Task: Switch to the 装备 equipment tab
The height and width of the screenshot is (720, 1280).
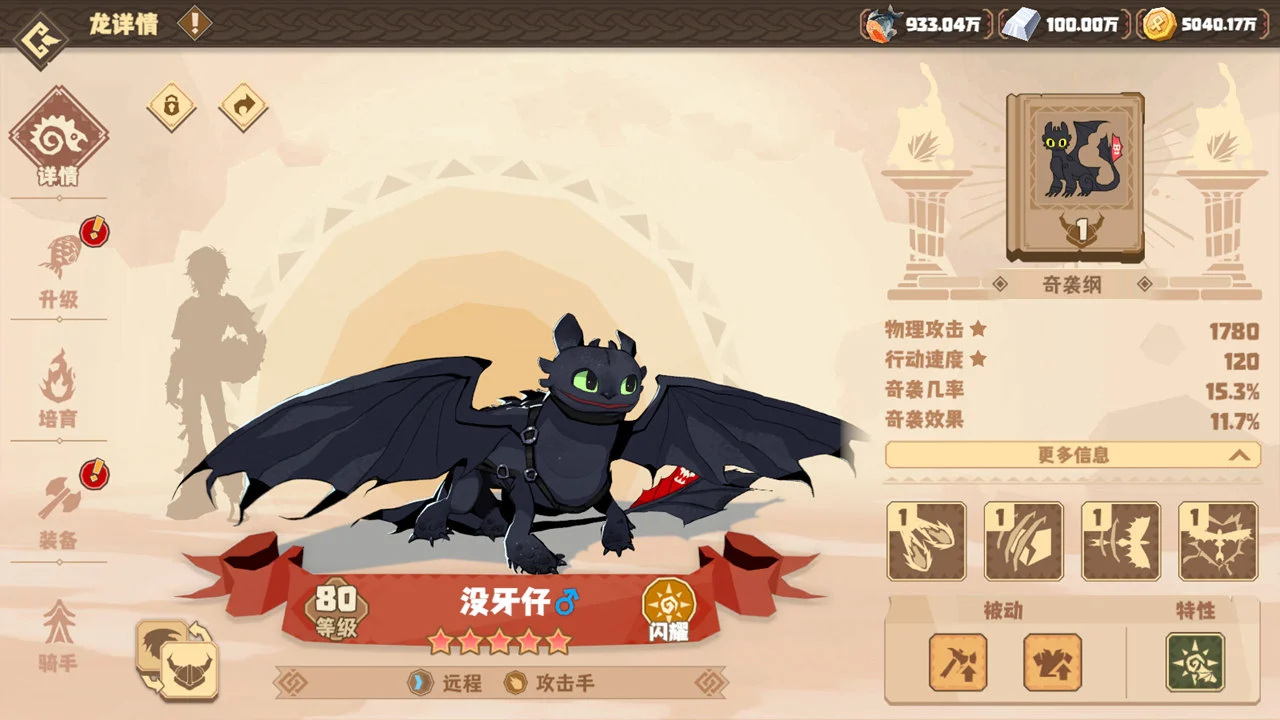Action: click(x=58, y=508)
